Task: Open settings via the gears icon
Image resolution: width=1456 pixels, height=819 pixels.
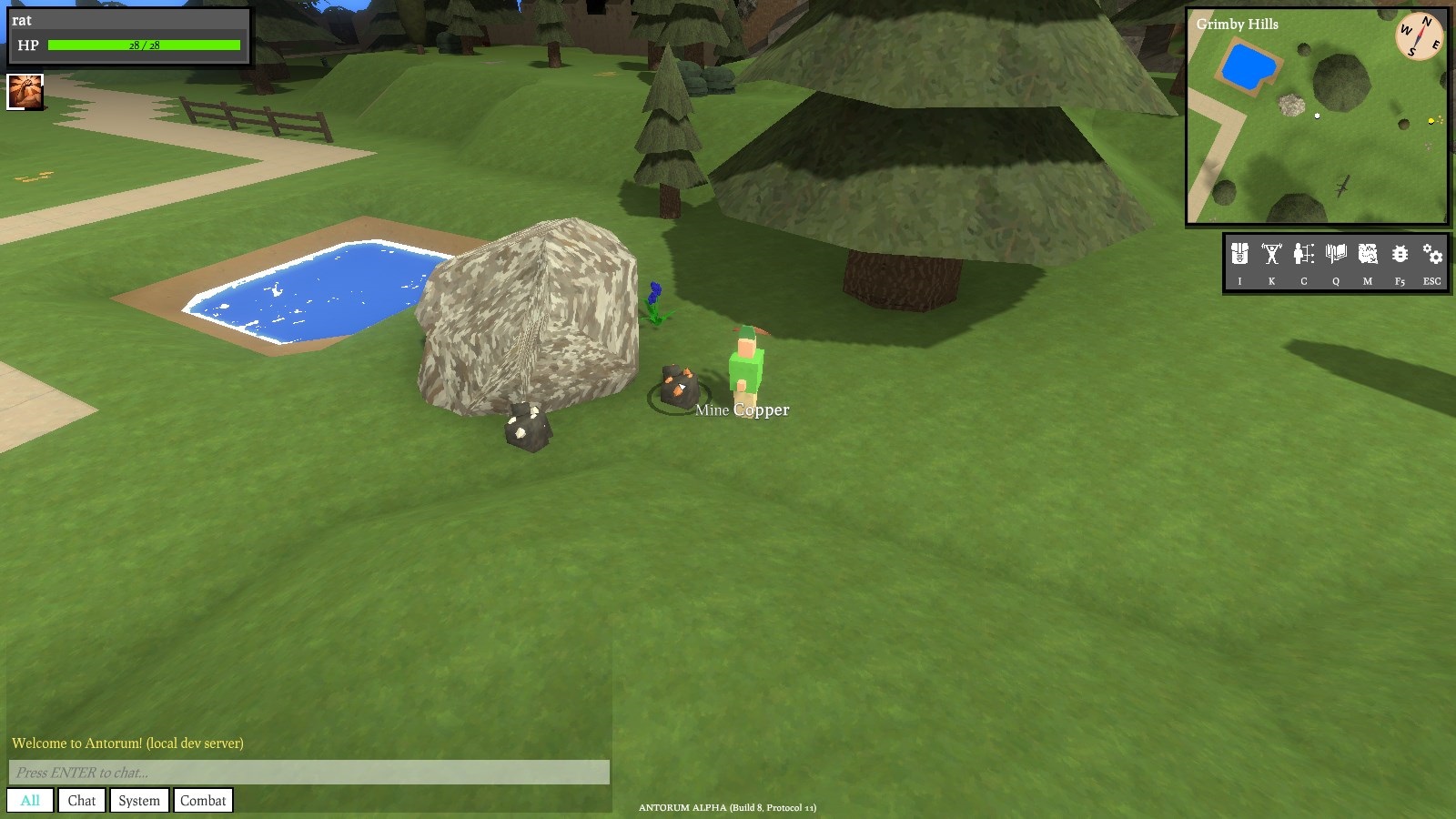Action: point(1432,254)
